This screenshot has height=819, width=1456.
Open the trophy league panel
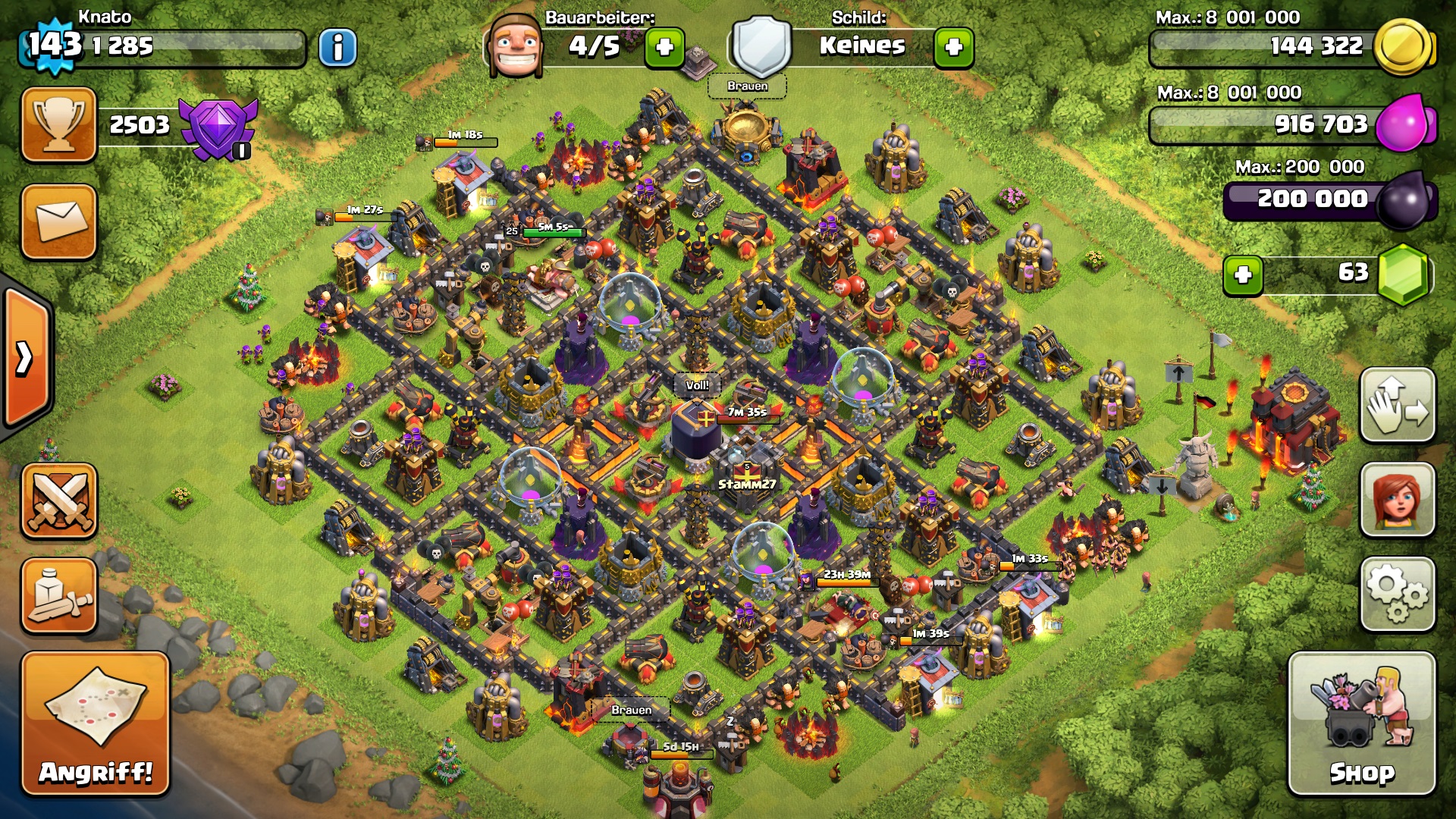point(59,124)
